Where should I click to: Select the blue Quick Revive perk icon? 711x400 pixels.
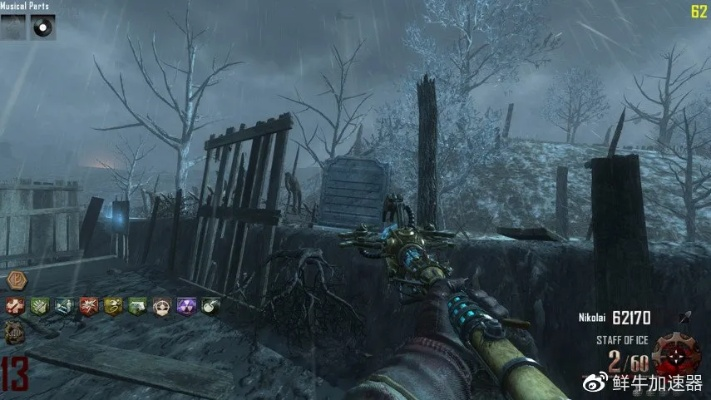tap(63, 306)
